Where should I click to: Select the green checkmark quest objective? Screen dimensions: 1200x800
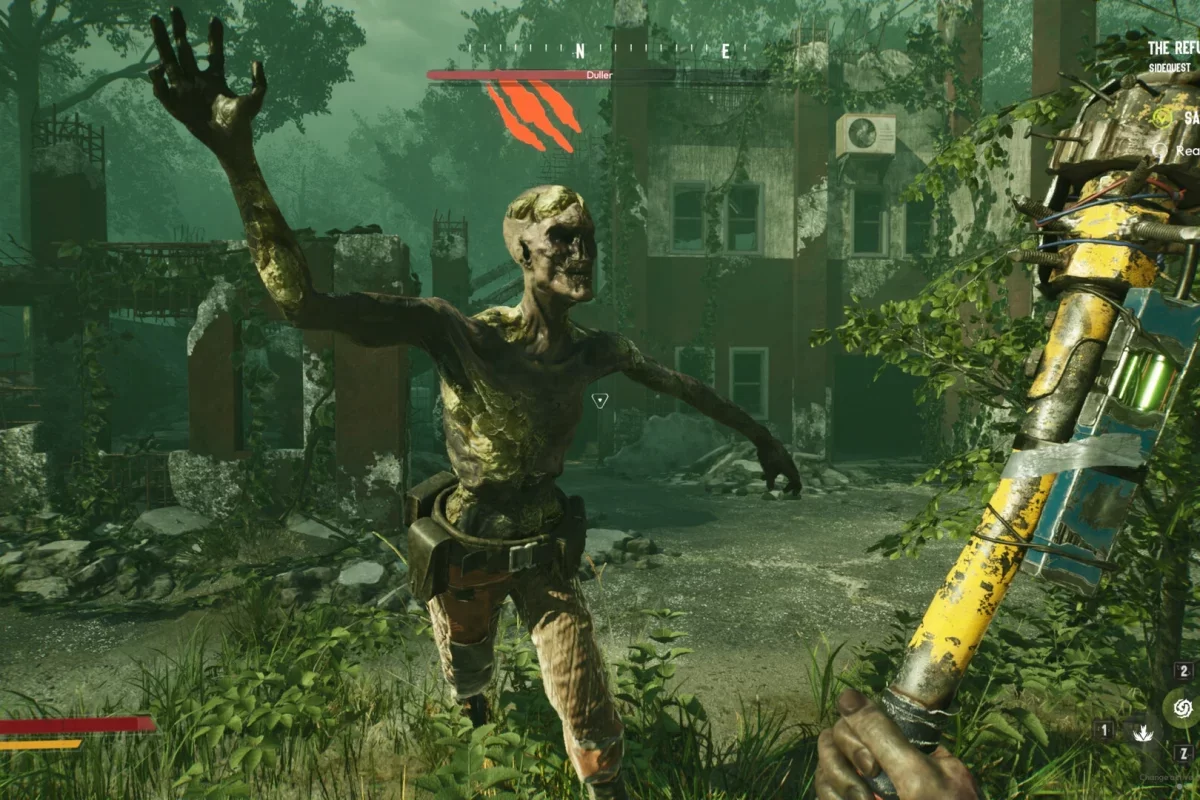[x=1161, y=117]
